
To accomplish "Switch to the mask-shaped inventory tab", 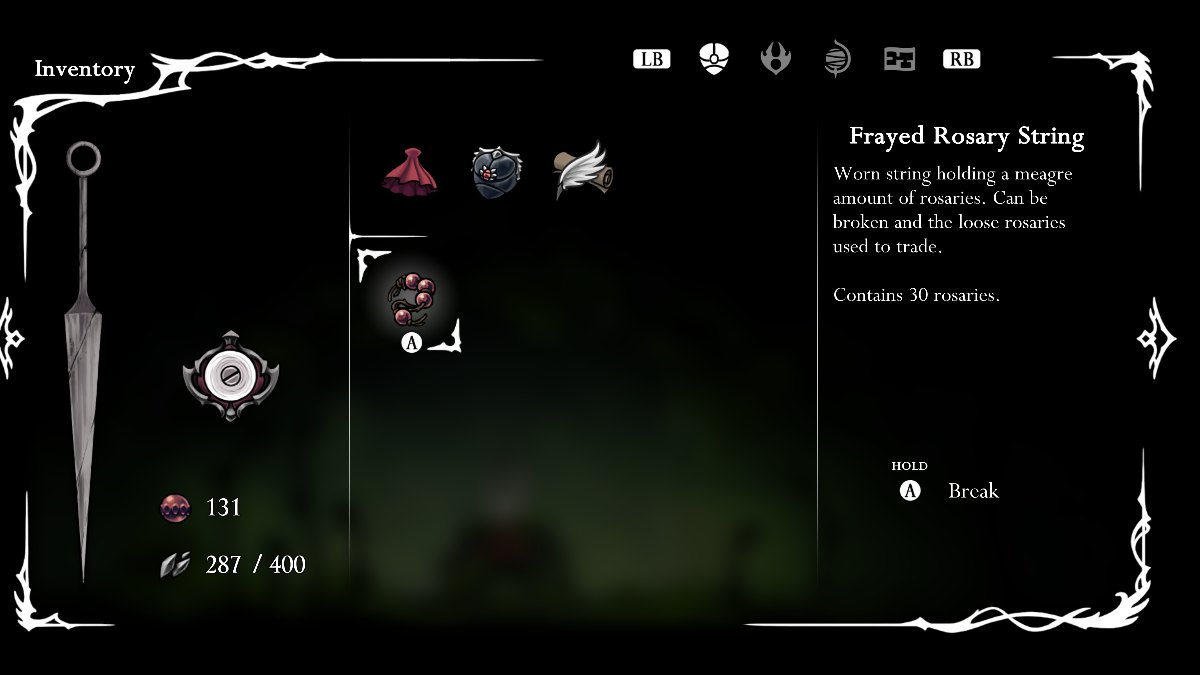I will 714,59.
